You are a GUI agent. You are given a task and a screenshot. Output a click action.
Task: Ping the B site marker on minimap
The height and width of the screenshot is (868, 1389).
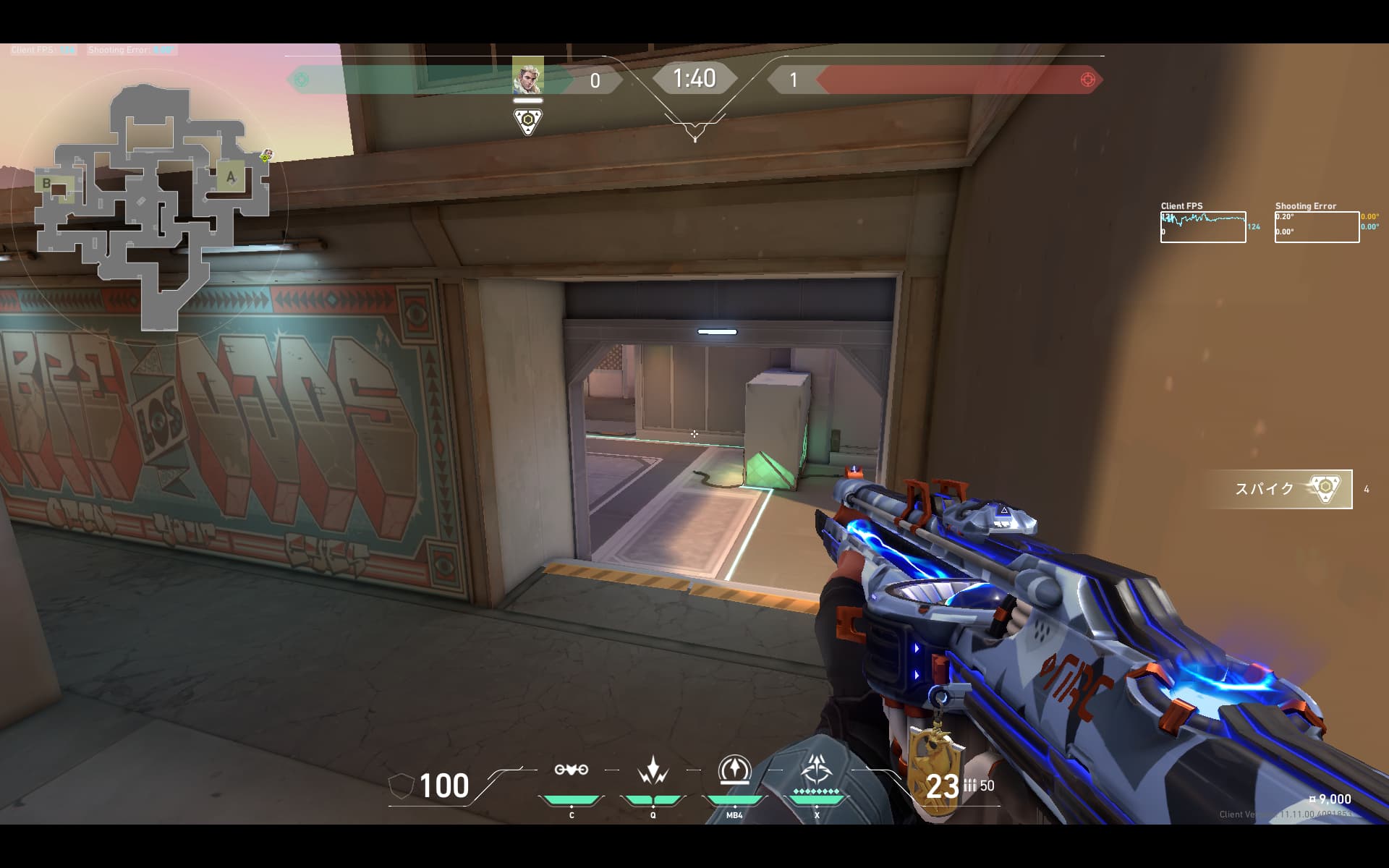tap(48, 183)
